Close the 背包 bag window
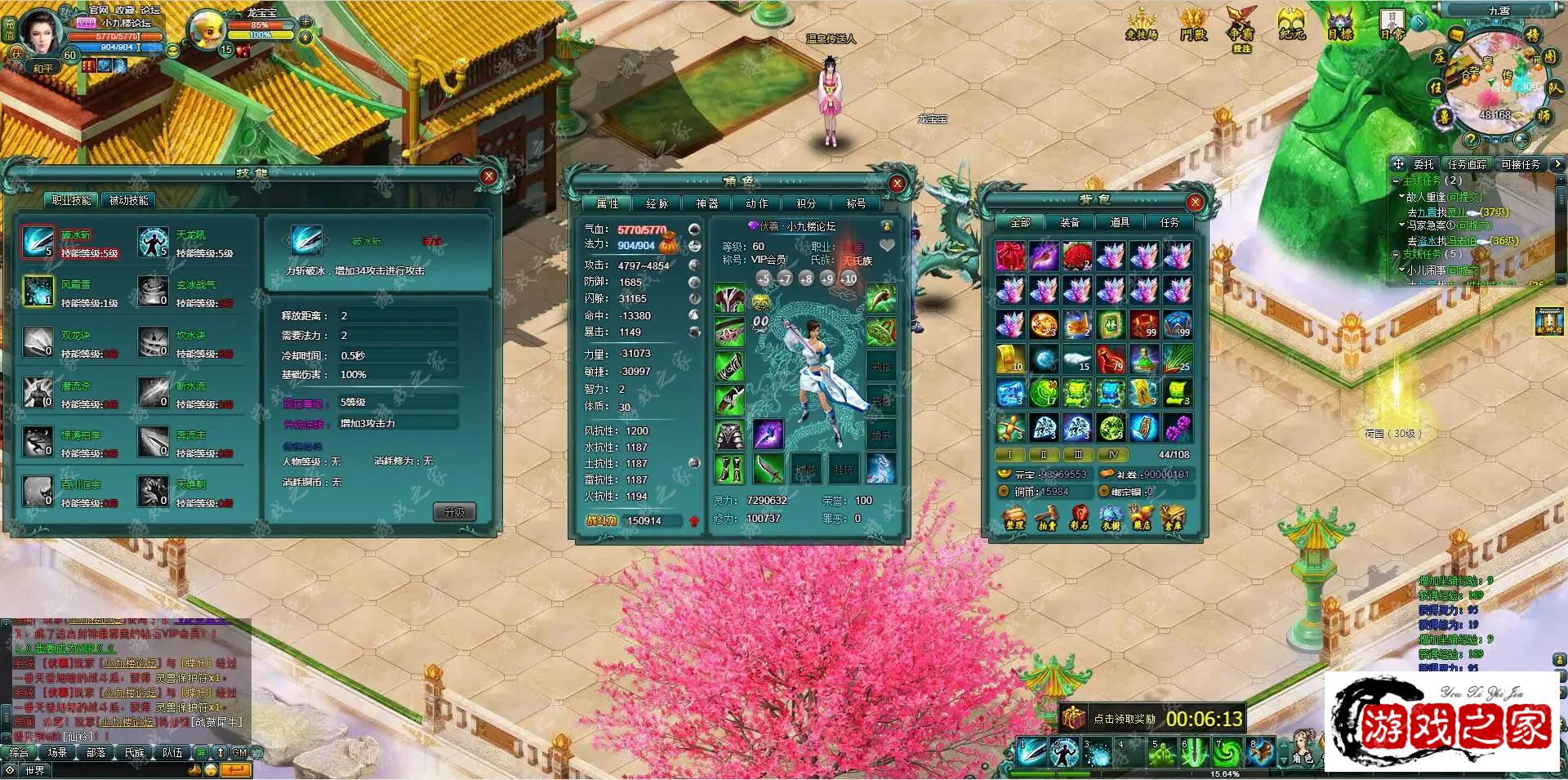This screenshot has height=780, width=1568. (1195, 202)
